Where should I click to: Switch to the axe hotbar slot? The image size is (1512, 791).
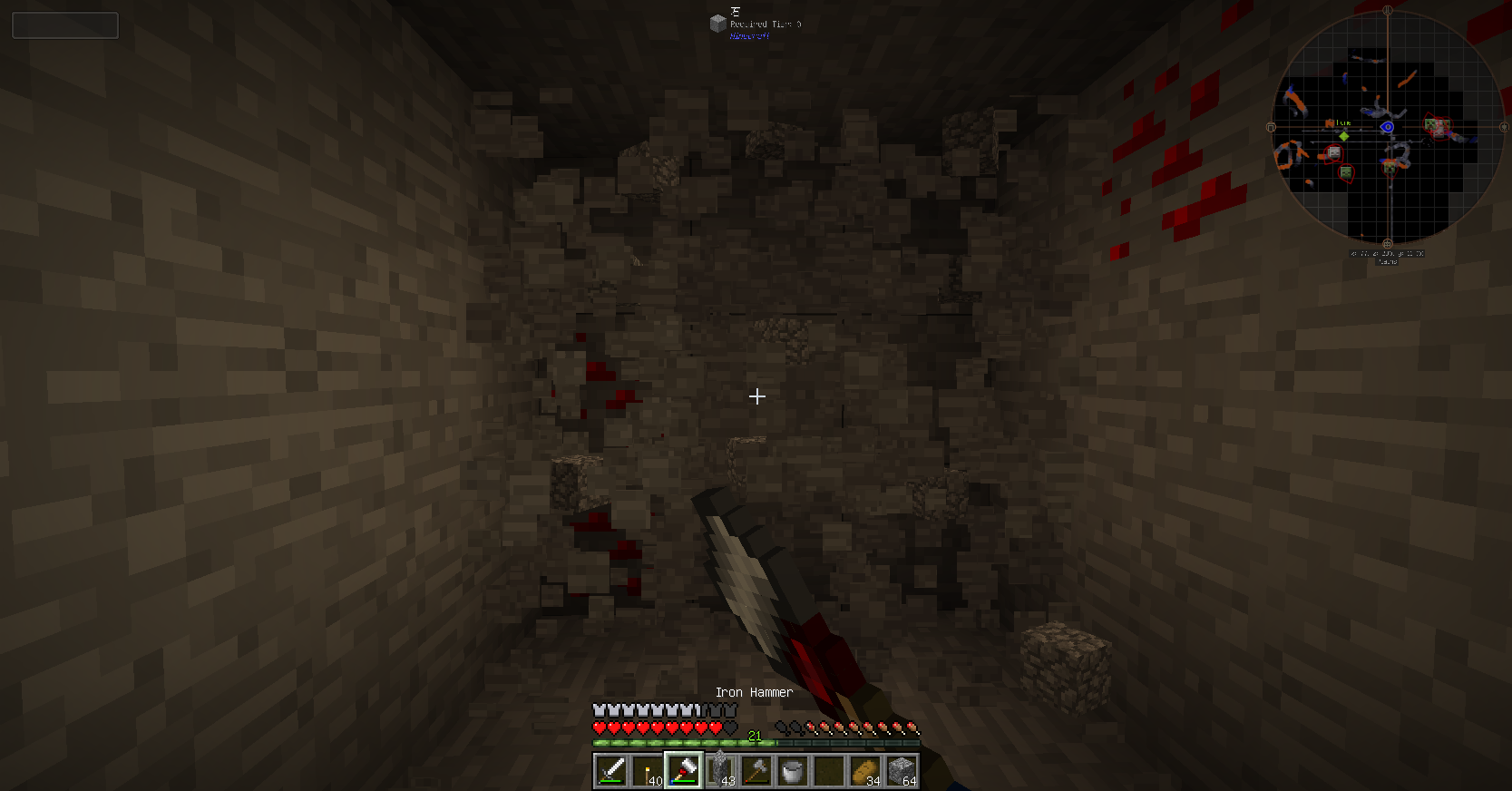pos(756,771)
